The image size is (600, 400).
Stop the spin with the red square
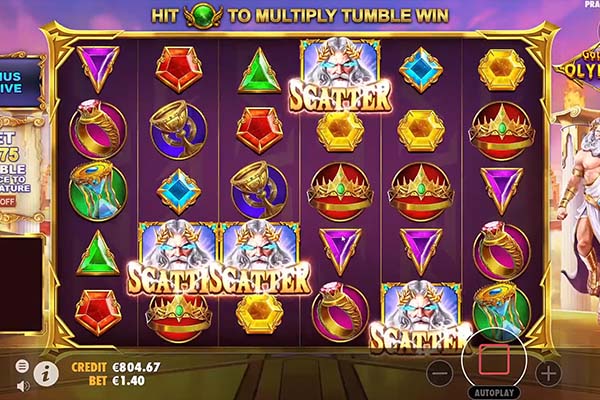495,358
